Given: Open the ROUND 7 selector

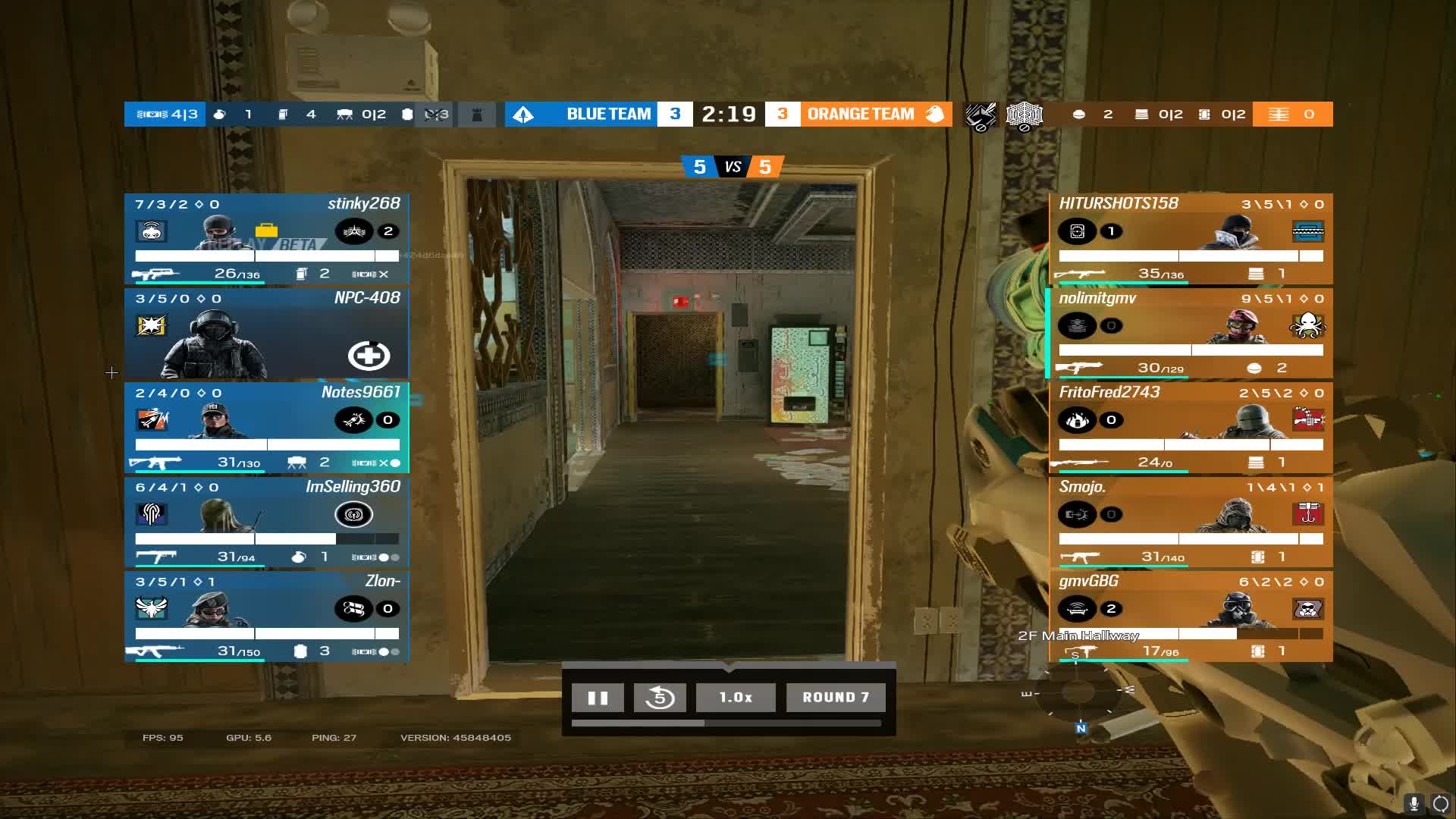Looking at the screenshot, I should (835, 698).
